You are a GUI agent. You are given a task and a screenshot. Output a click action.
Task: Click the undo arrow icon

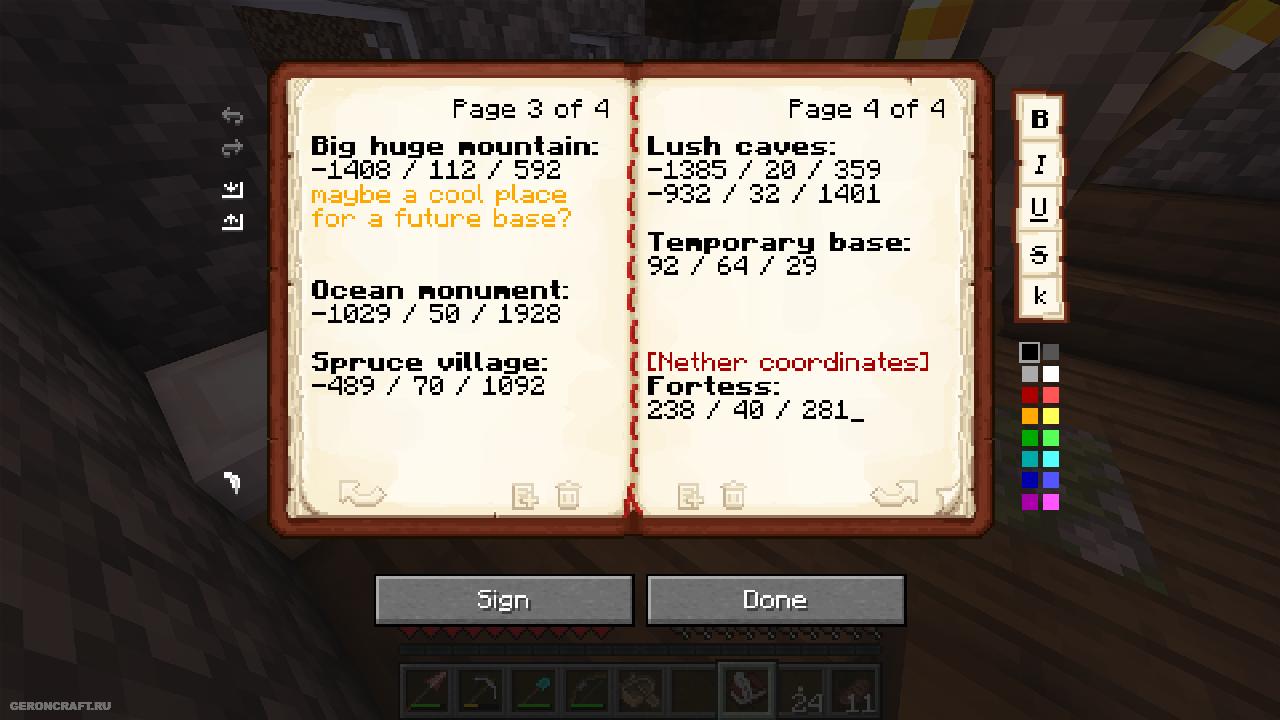pyautogui.click(x=232, y=116)
